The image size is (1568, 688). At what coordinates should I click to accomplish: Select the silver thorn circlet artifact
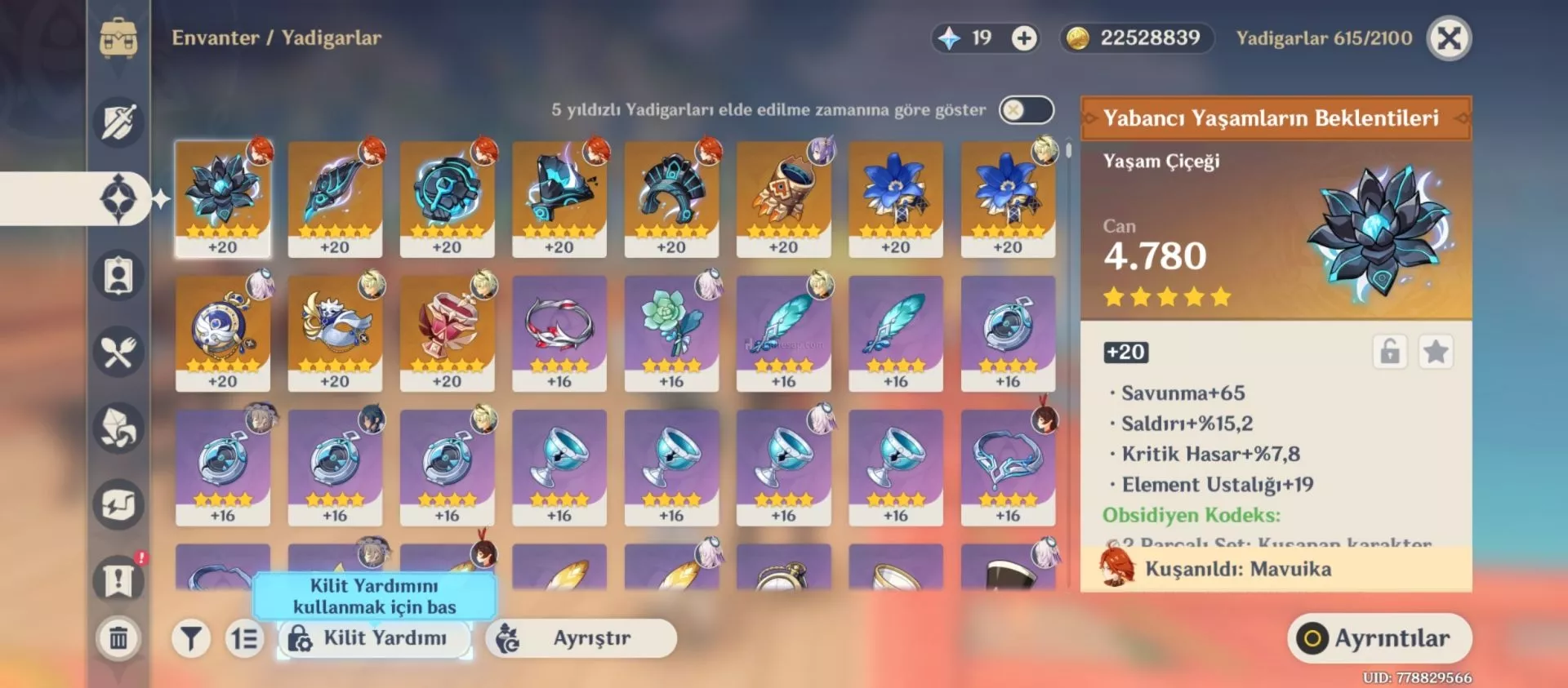pos(559,333)
